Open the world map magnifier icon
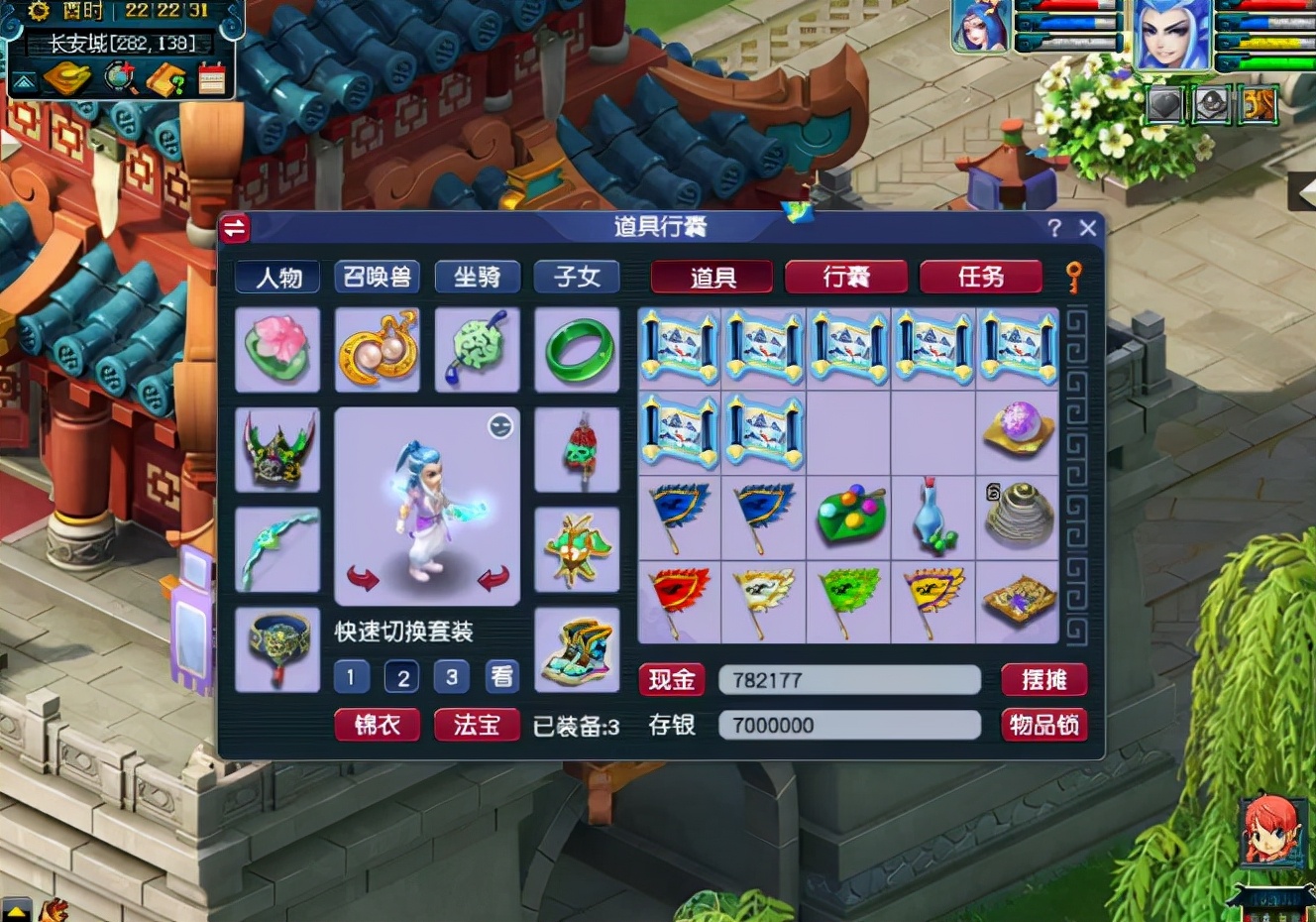This screenshot has height=922, width=1316. point(118,76)
